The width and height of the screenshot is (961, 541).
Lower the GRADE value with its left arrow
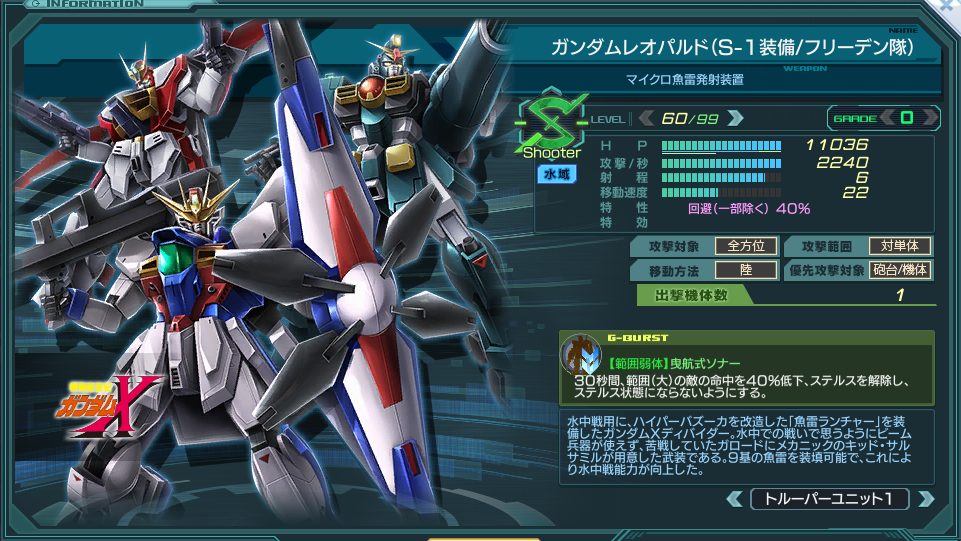click(x=887, y=118)
